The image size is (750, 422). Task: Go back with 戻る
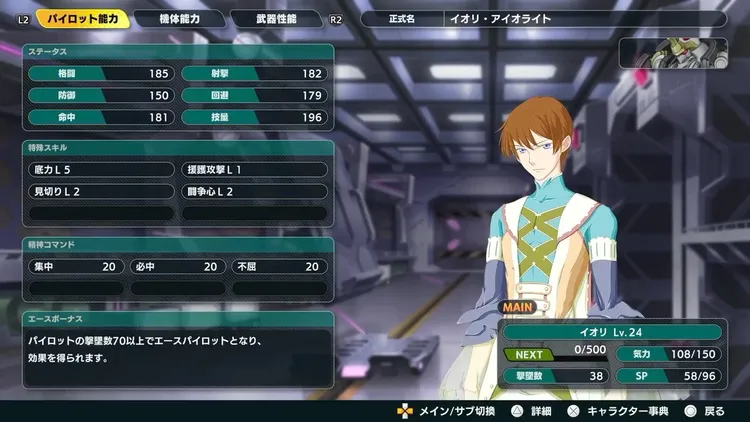(706, 410)
